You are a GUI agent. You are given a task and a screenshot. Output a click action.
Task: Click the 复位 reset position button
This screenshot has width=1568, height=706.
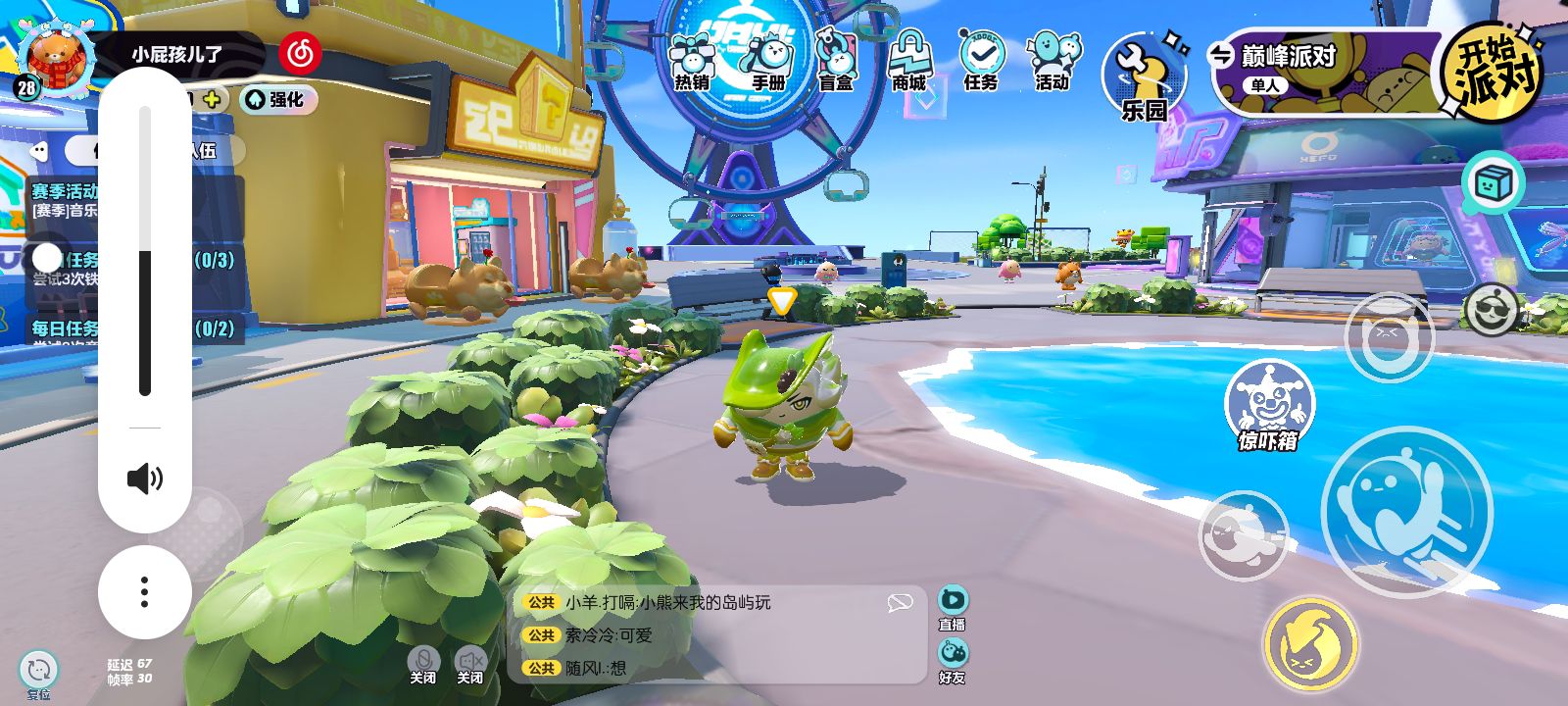pos(39,674)
